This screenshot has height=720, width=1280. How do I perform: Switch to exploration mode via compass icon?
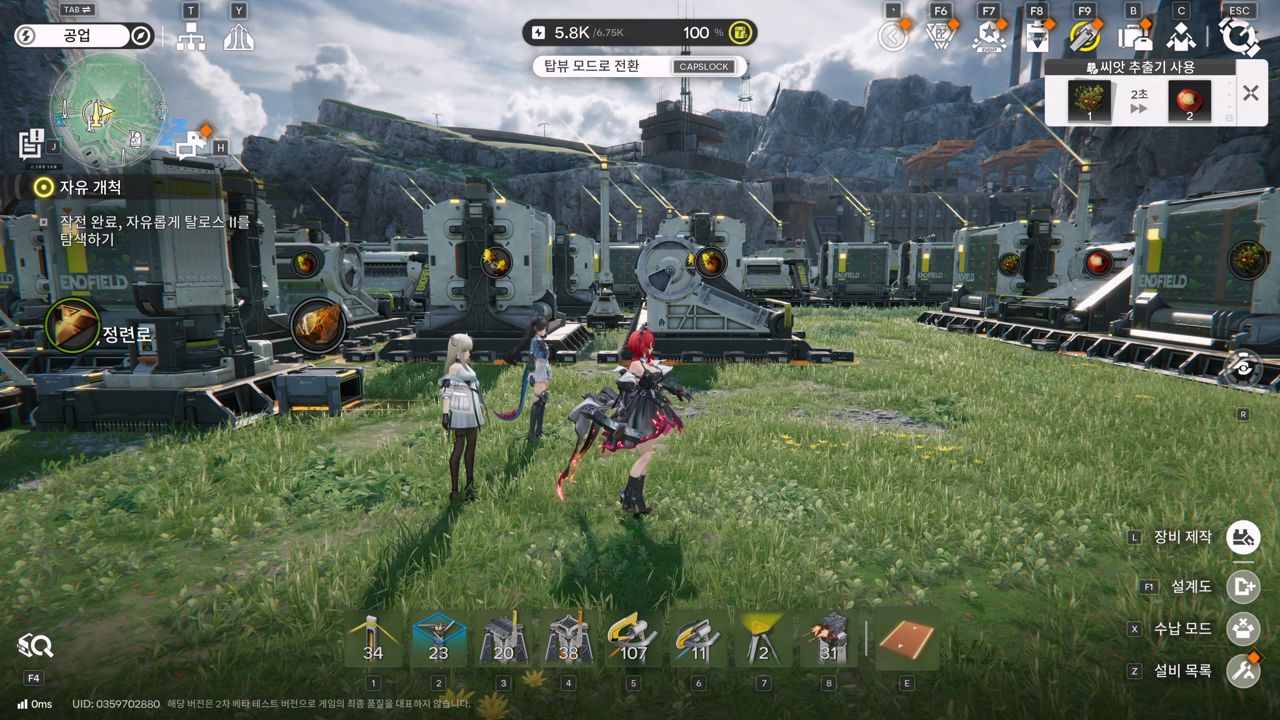[141, 36]
